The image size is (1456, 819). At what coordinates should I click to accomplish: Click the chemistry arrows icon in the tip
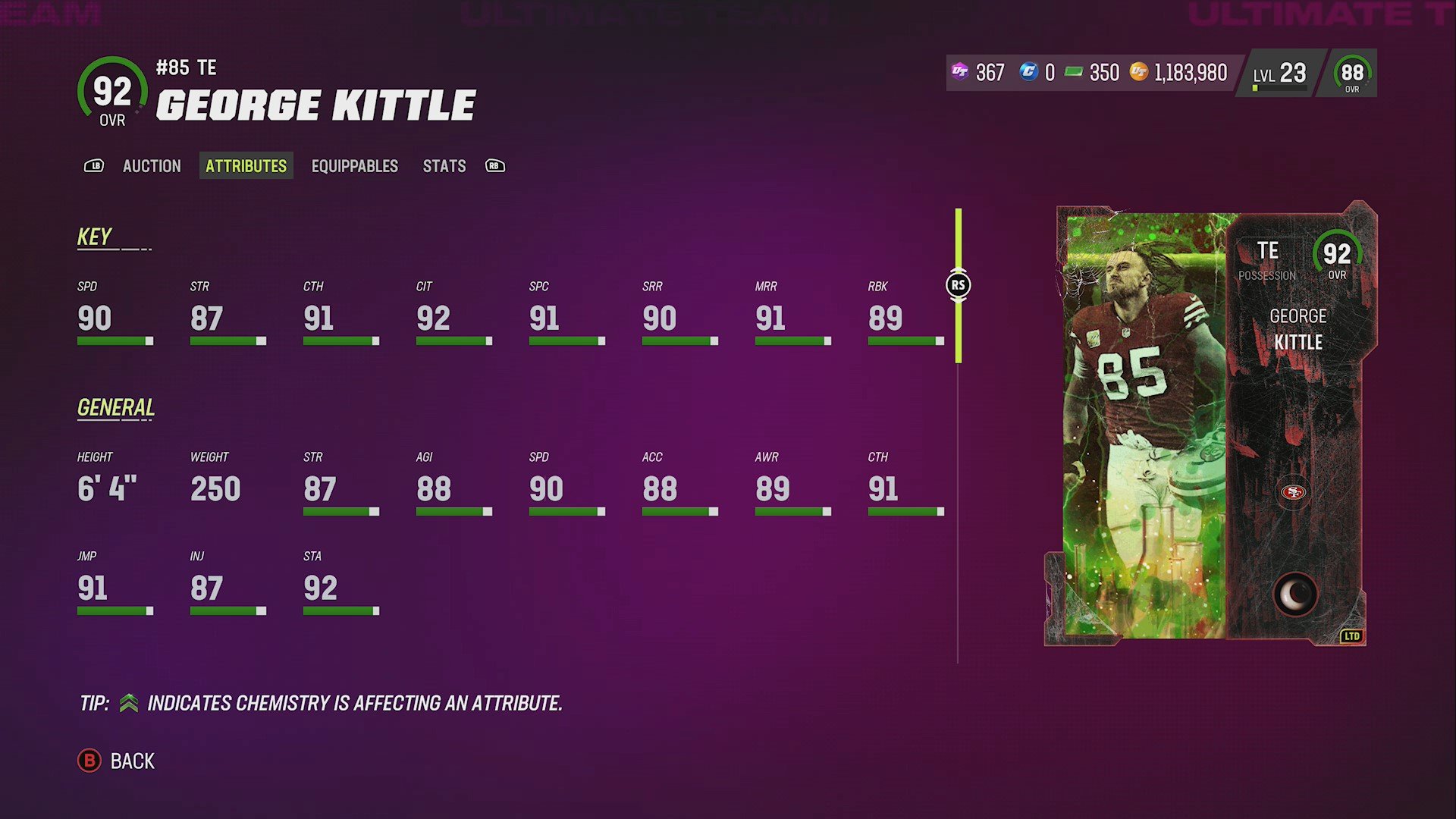[x=129, y=703]
